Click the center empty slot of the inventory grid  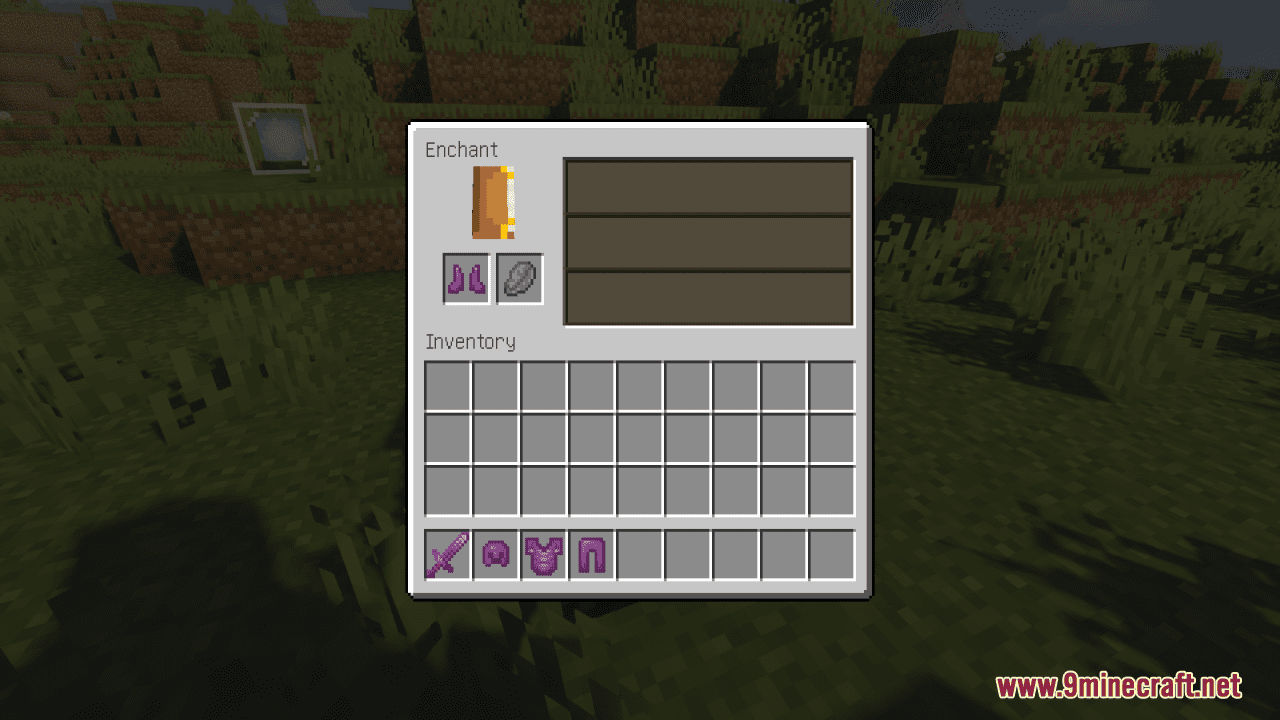tap(640, 438)
